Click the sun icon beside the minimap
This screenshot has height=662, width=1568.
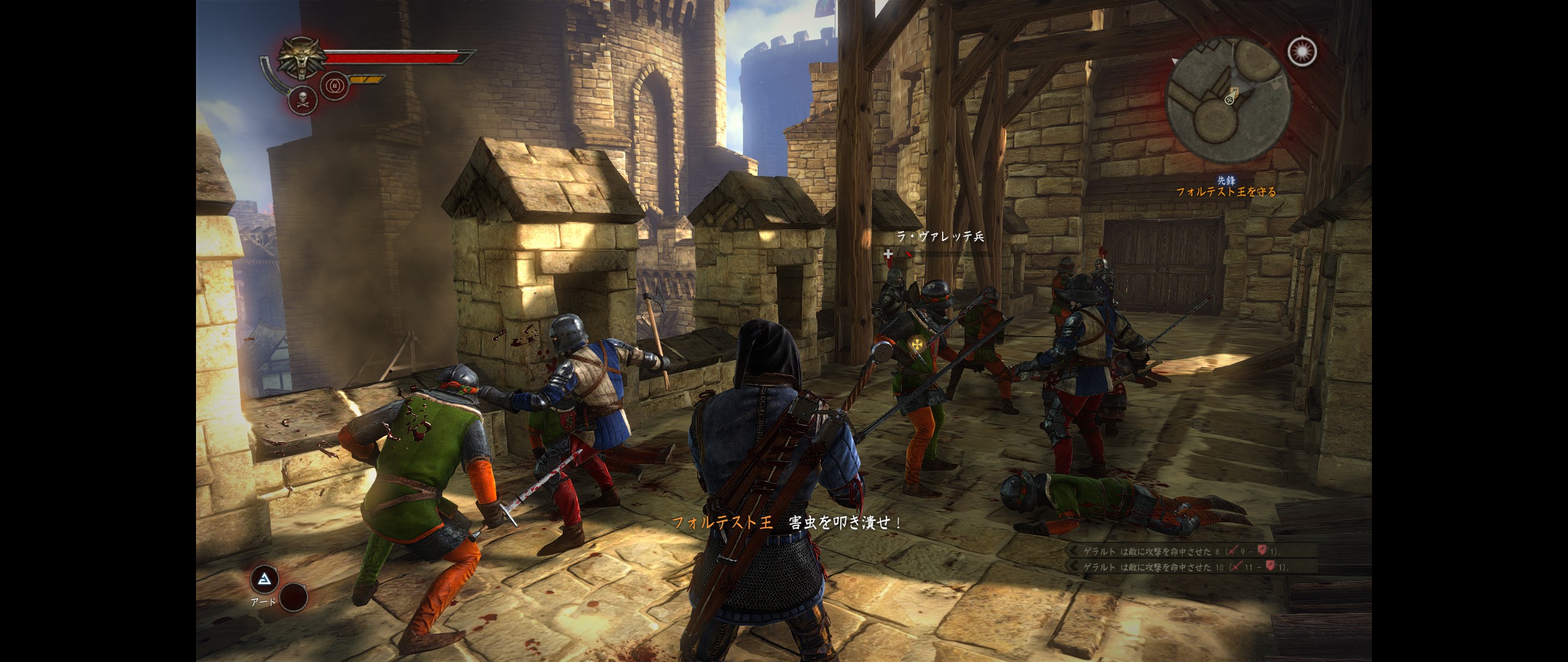pos(1302,52)
